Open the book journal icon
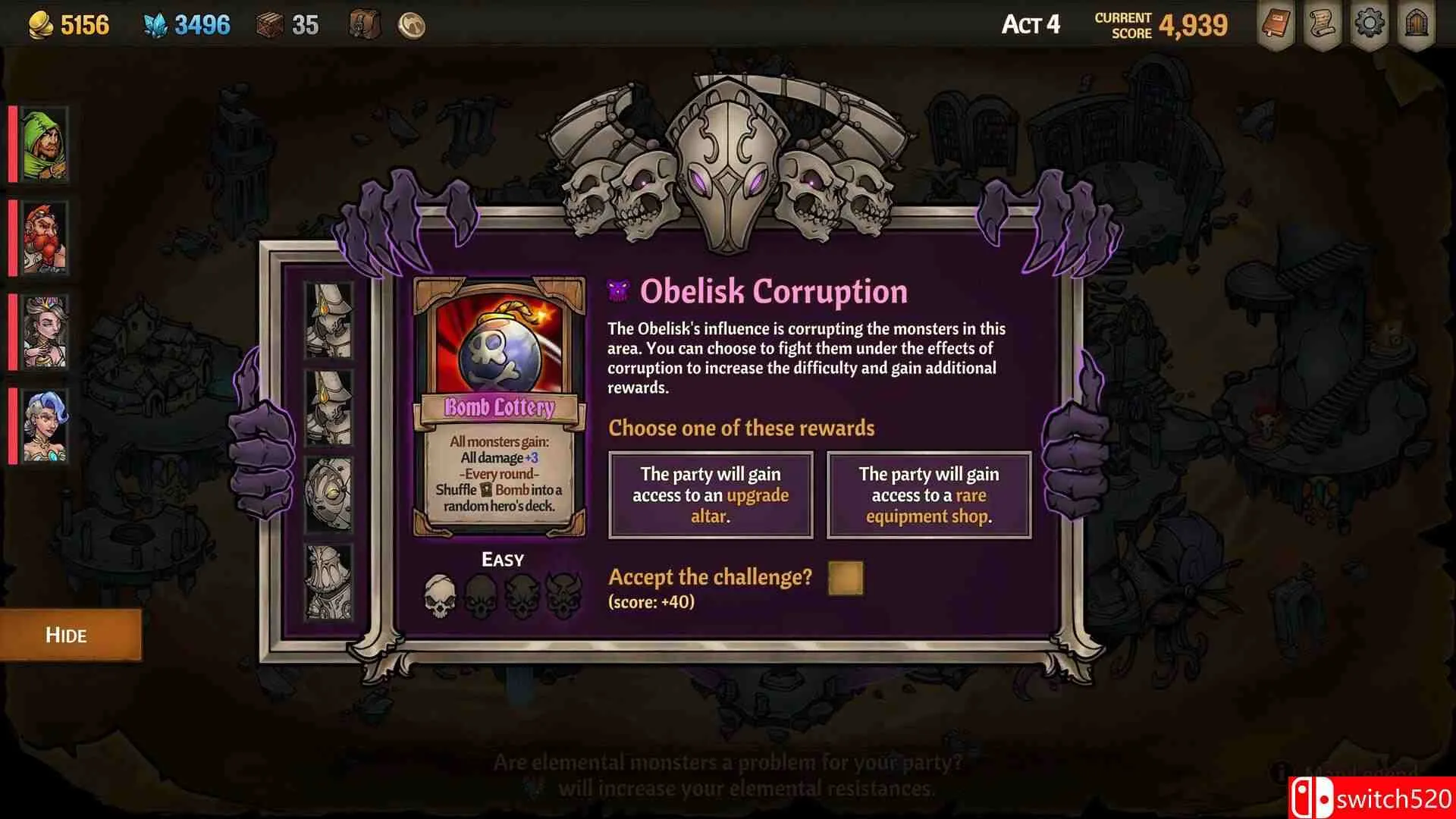1456x819 pixels. coord(1276,24)
